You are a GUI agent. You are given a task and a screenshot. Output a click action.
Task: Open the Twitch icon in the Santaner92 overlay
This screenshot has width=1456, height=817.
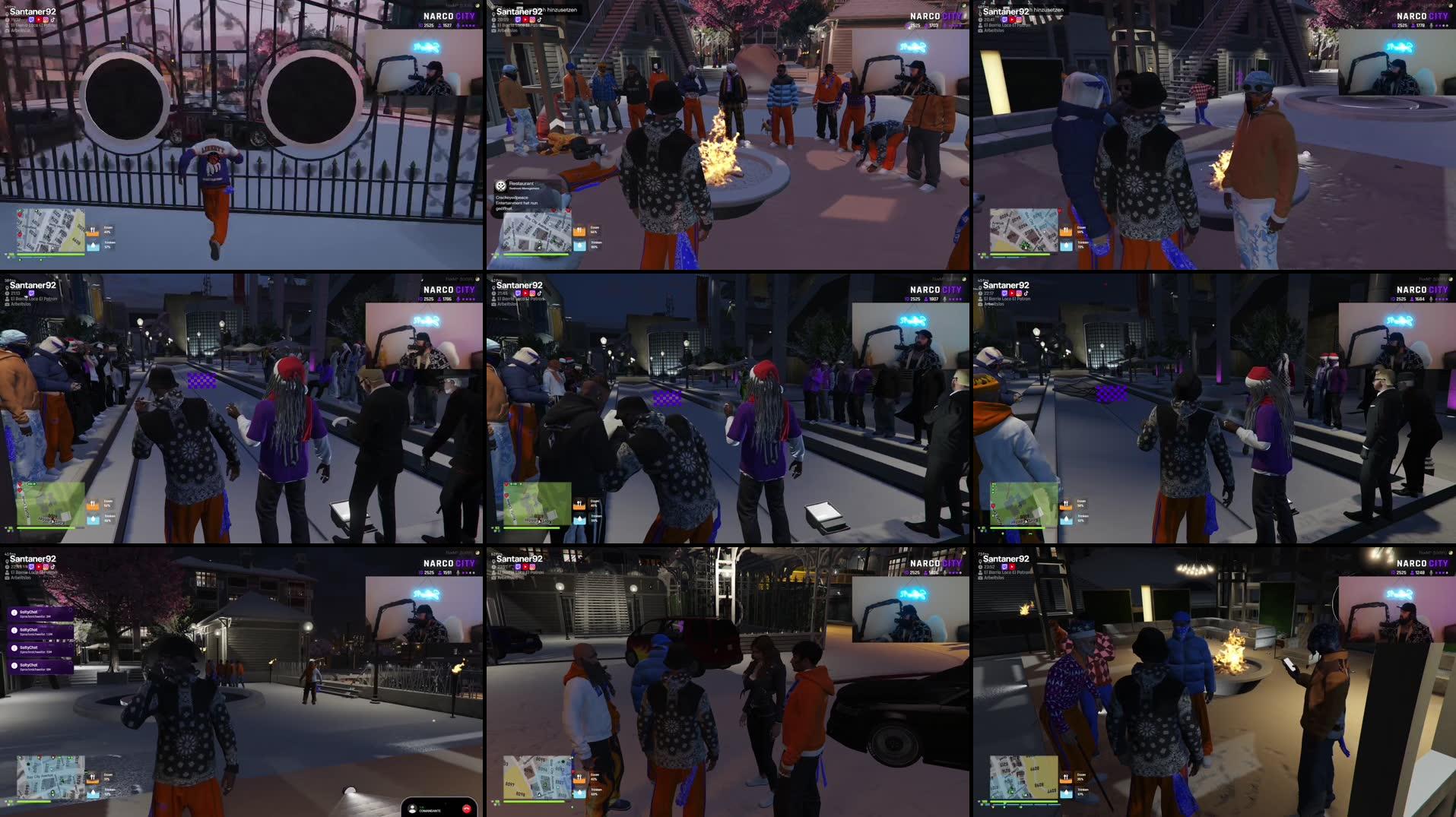31,20
